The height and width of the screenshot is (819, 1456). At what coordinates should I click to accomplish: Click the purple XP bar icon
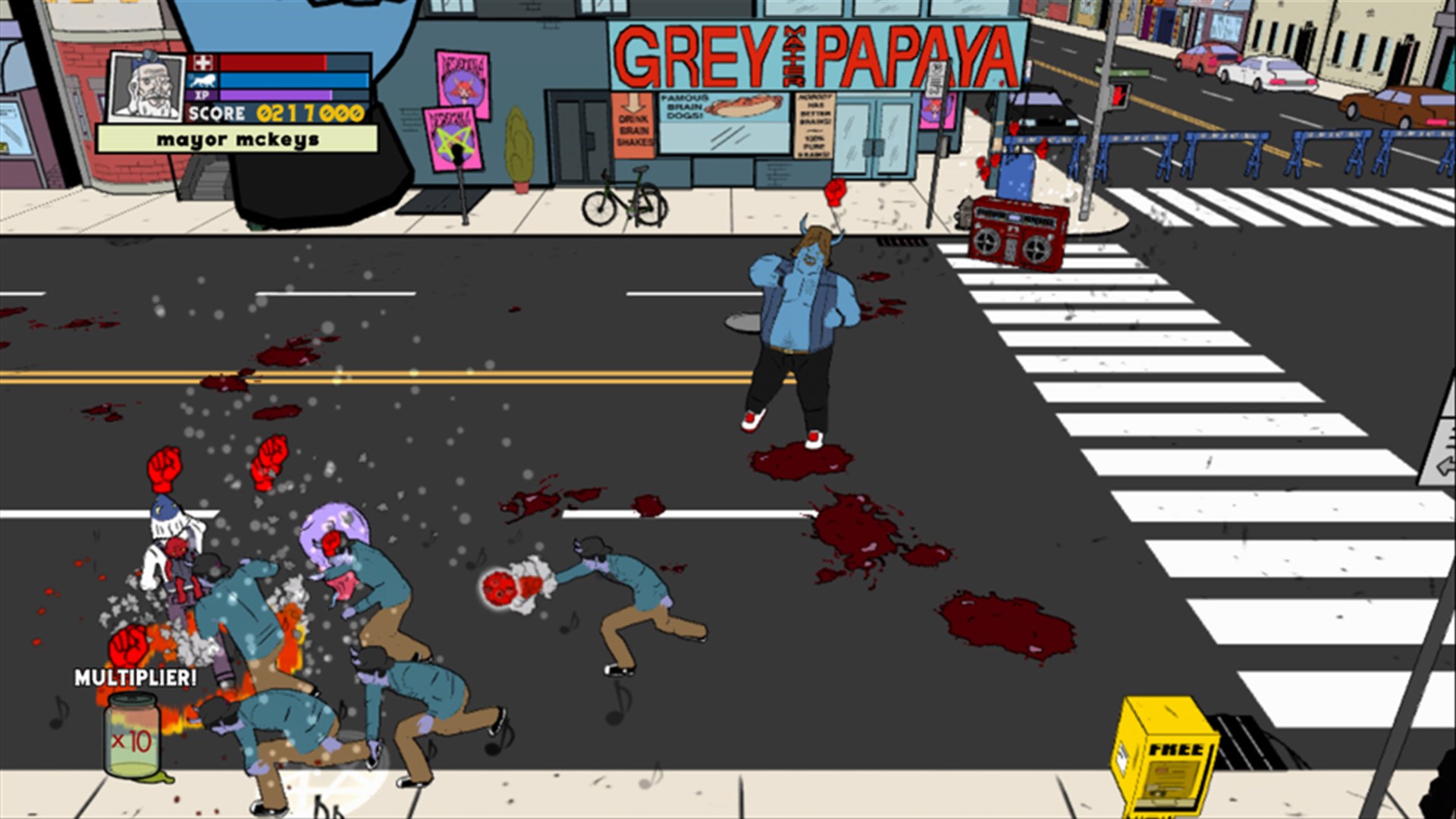coord(202,95)
